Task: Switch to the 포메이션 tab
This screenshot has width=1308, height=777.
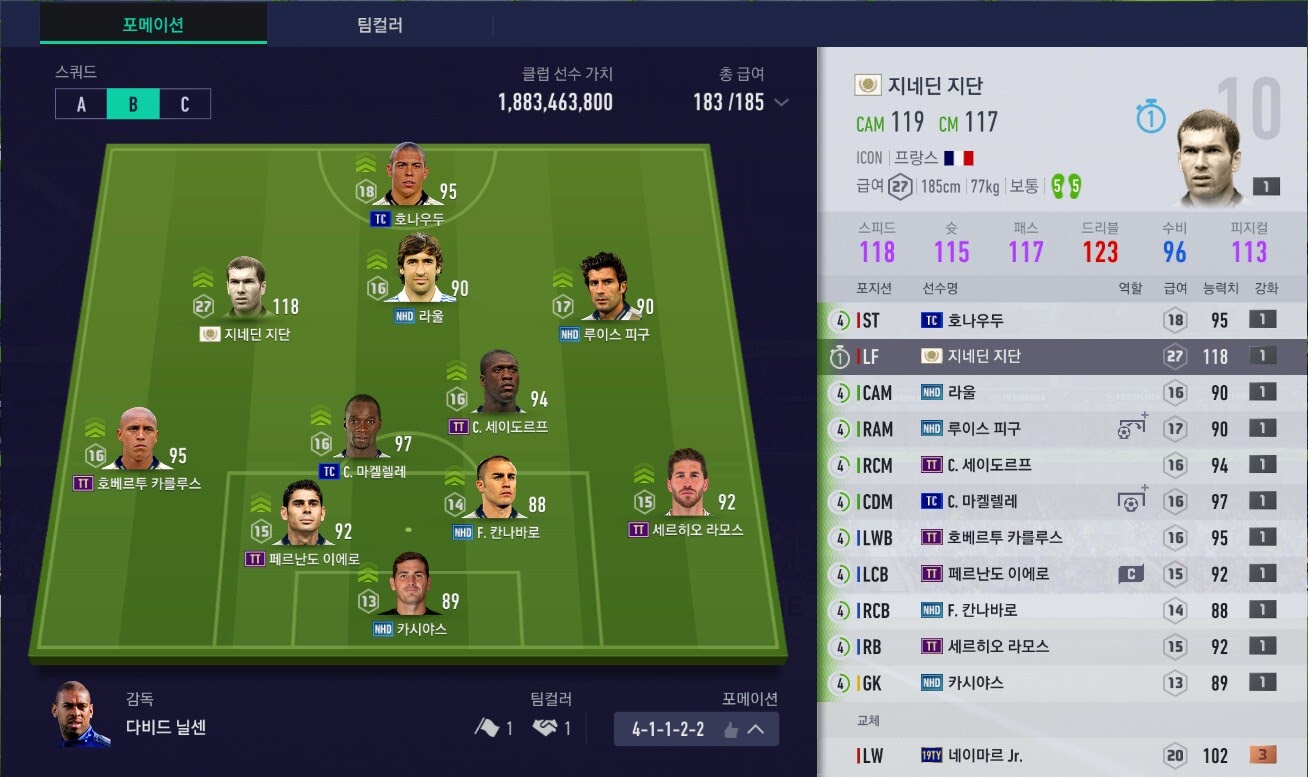Action: (153, 25)
